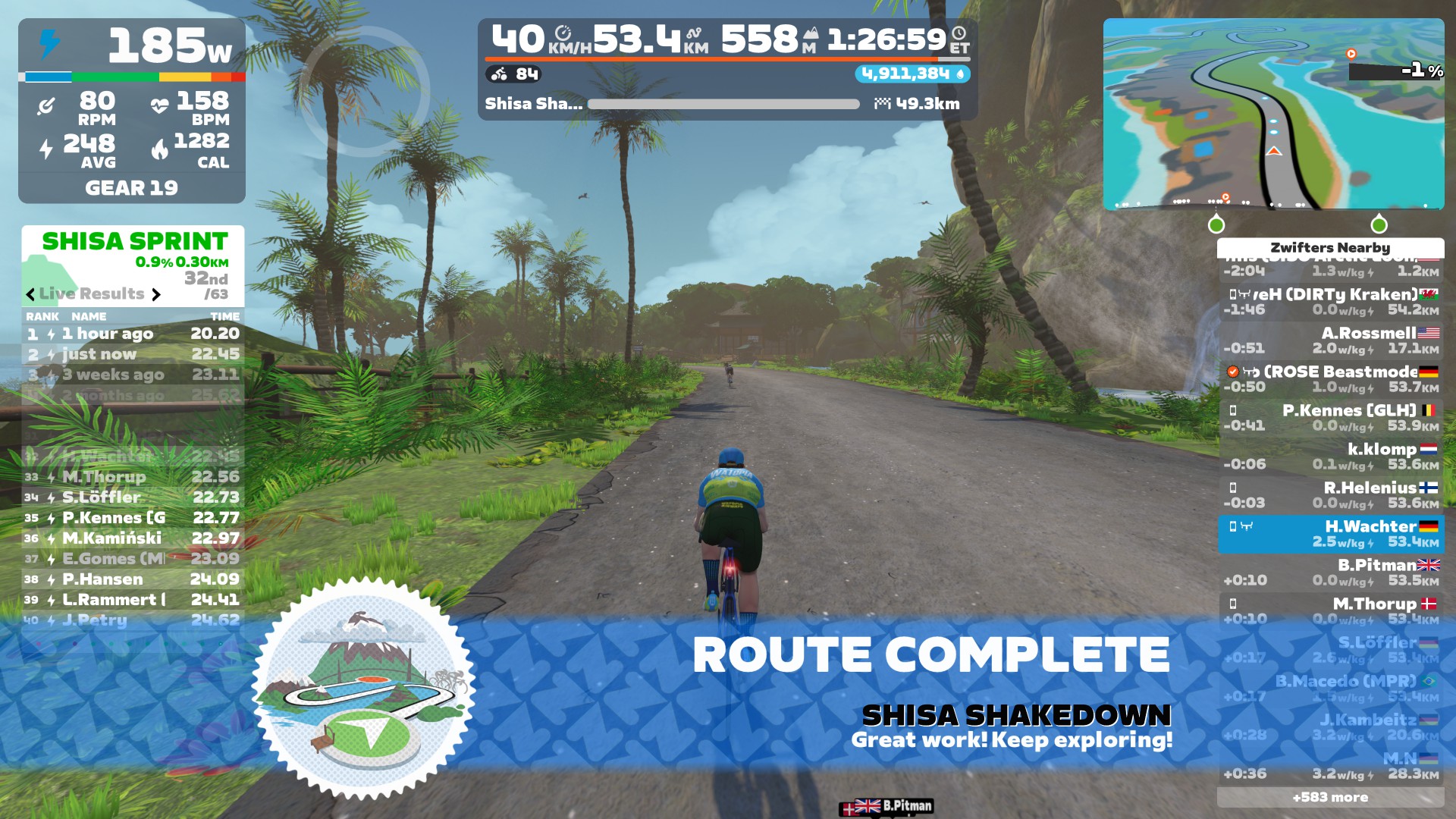The width and height of the screenshot is (1456, 819).
Task: Select P.Hansen row in sprint leaderboard
Action: click(x=133, y=579)
